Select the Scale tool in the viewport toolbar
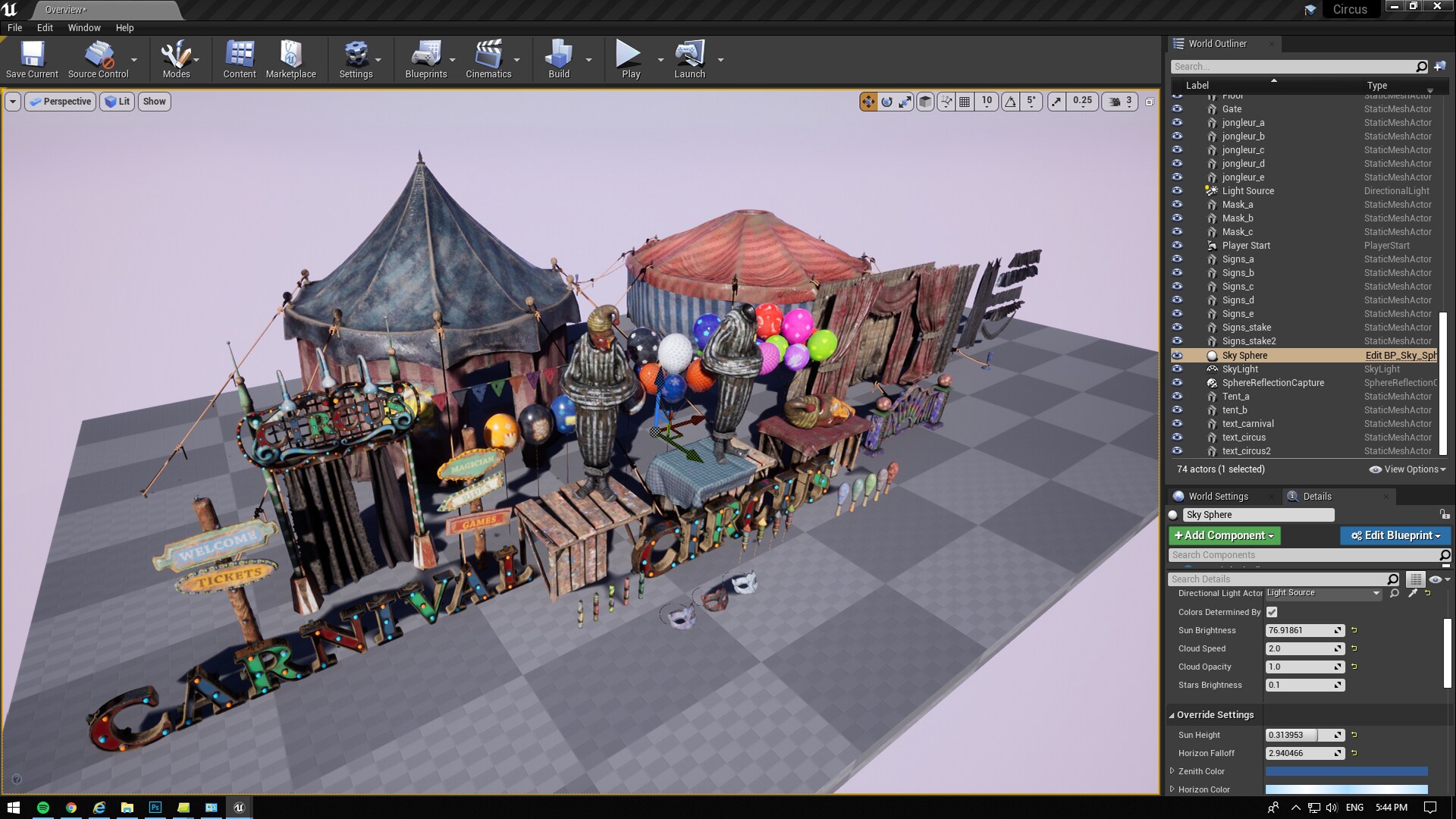1456x819 pixels. pyautogui.click(x=905, y=101)
